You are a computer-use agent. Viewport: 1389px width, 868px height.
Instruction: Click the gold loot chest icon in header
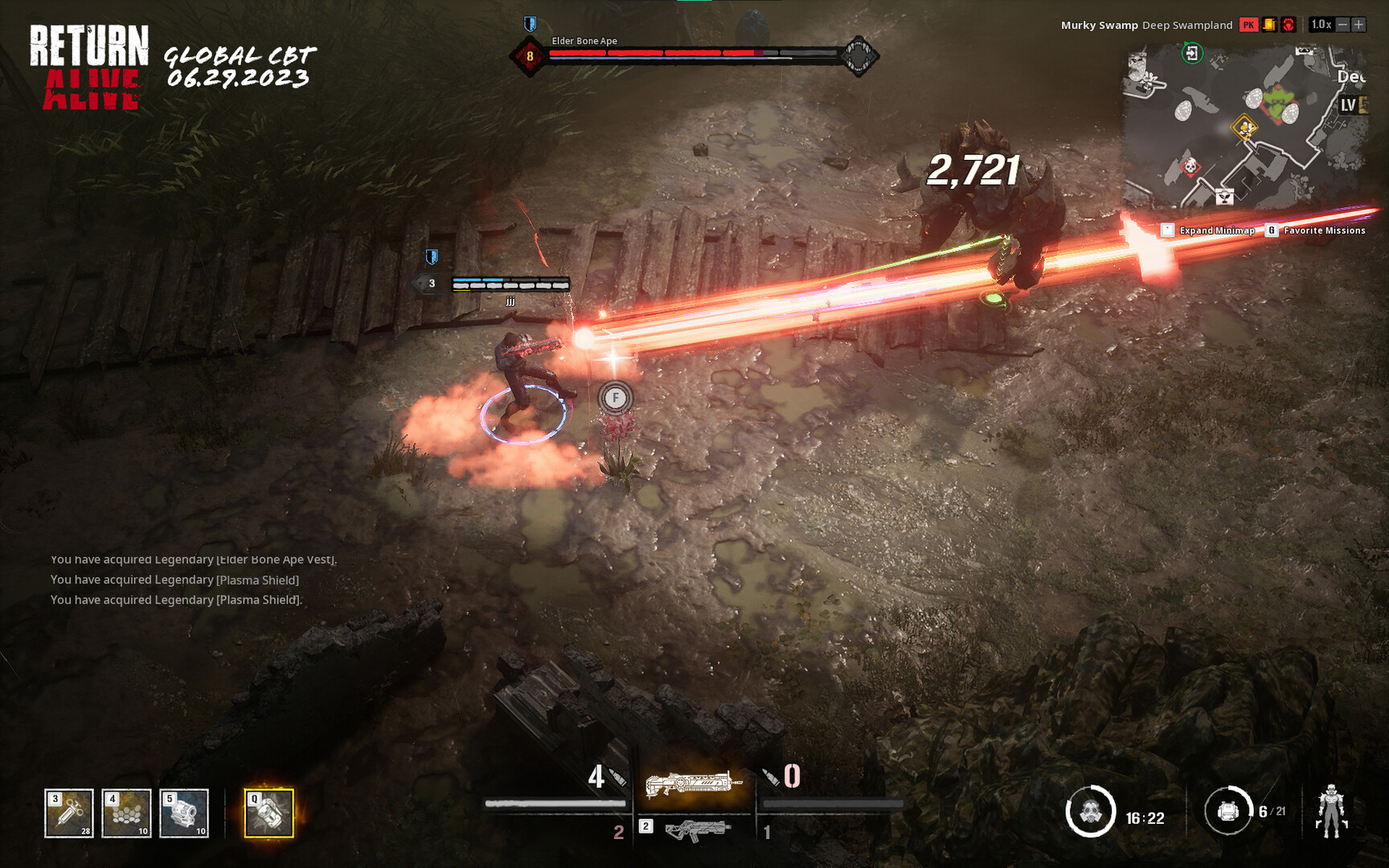1269,25
